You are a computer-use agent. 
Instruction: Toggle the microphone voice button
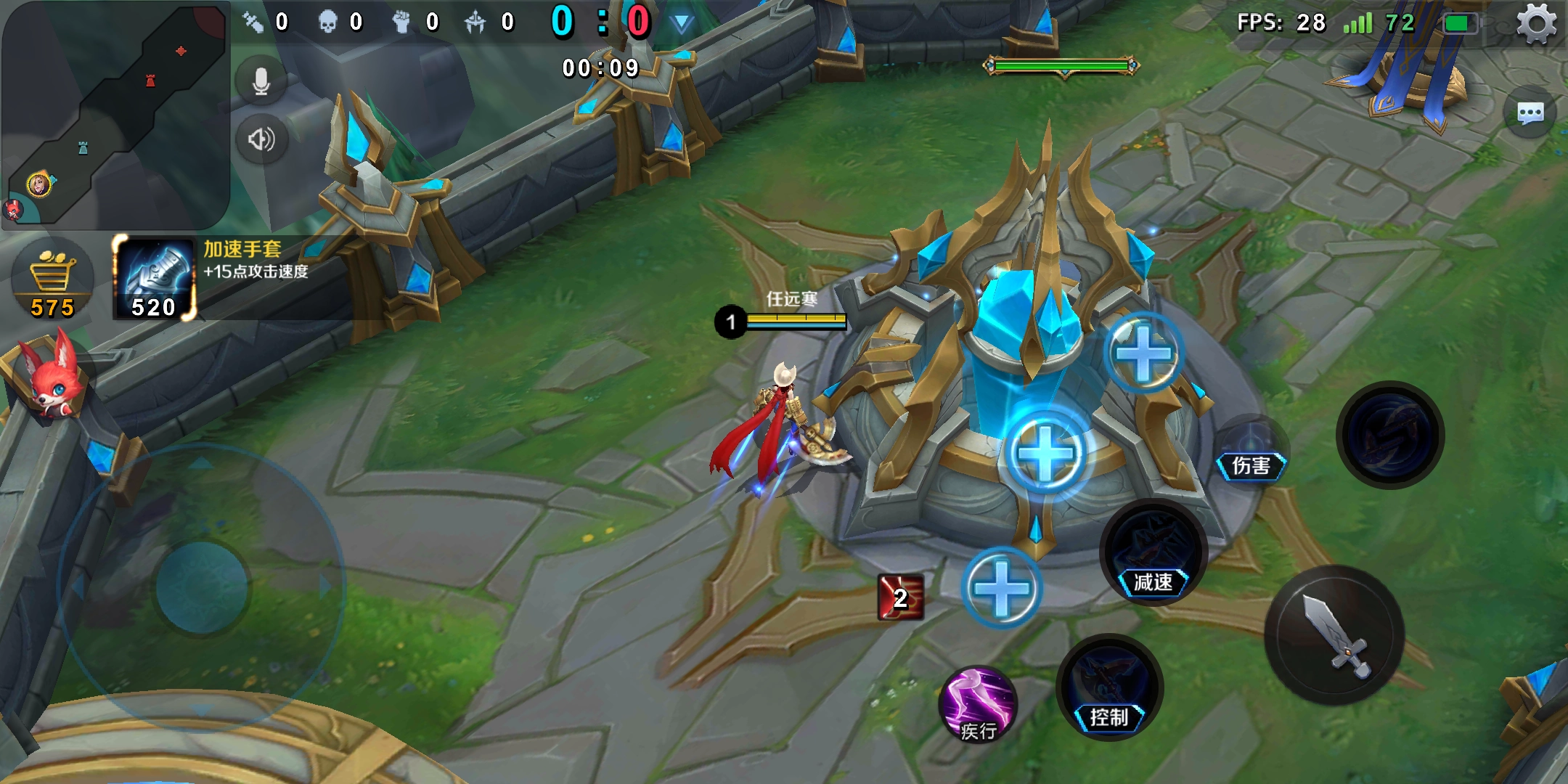tap(261, 82)
